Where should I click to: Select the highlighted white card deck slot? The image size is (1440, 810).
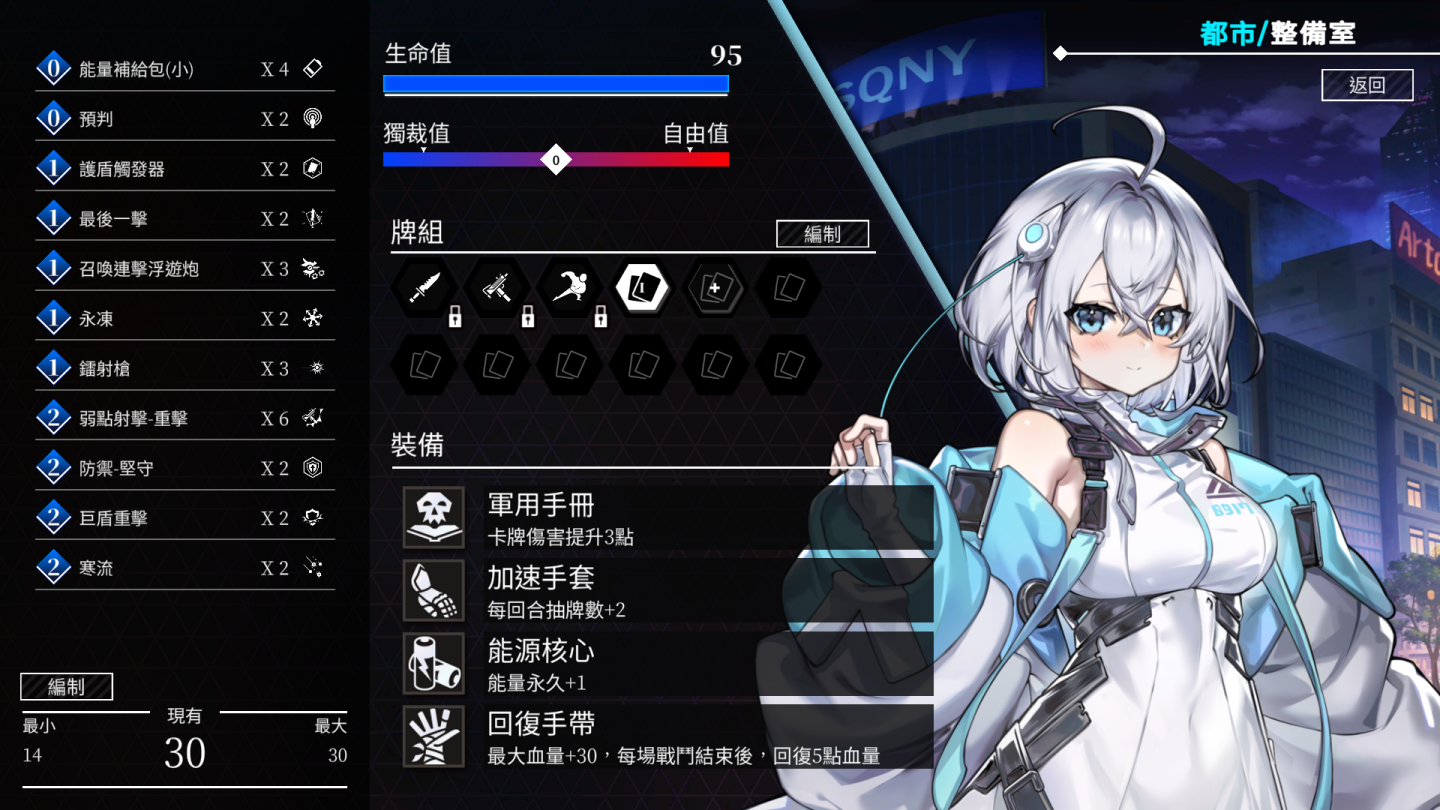[643, 288]
